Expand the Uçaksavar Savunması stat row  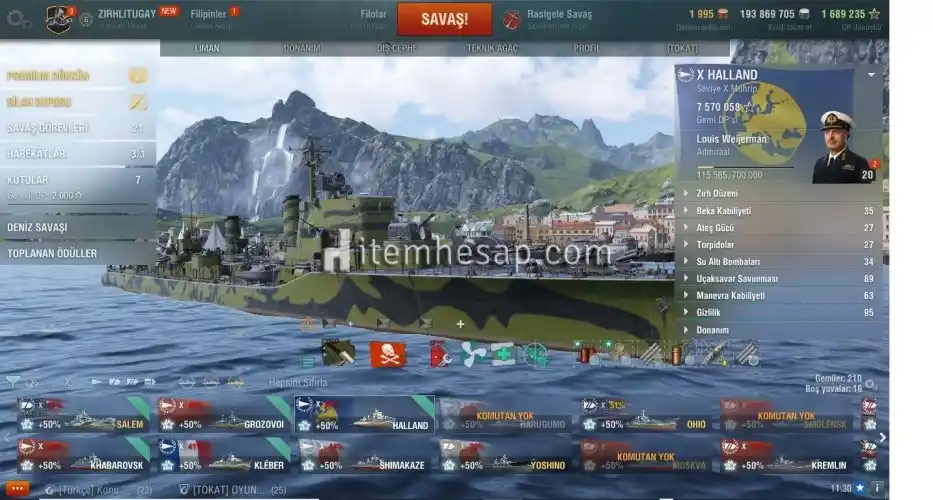click(x=776, y=279)
